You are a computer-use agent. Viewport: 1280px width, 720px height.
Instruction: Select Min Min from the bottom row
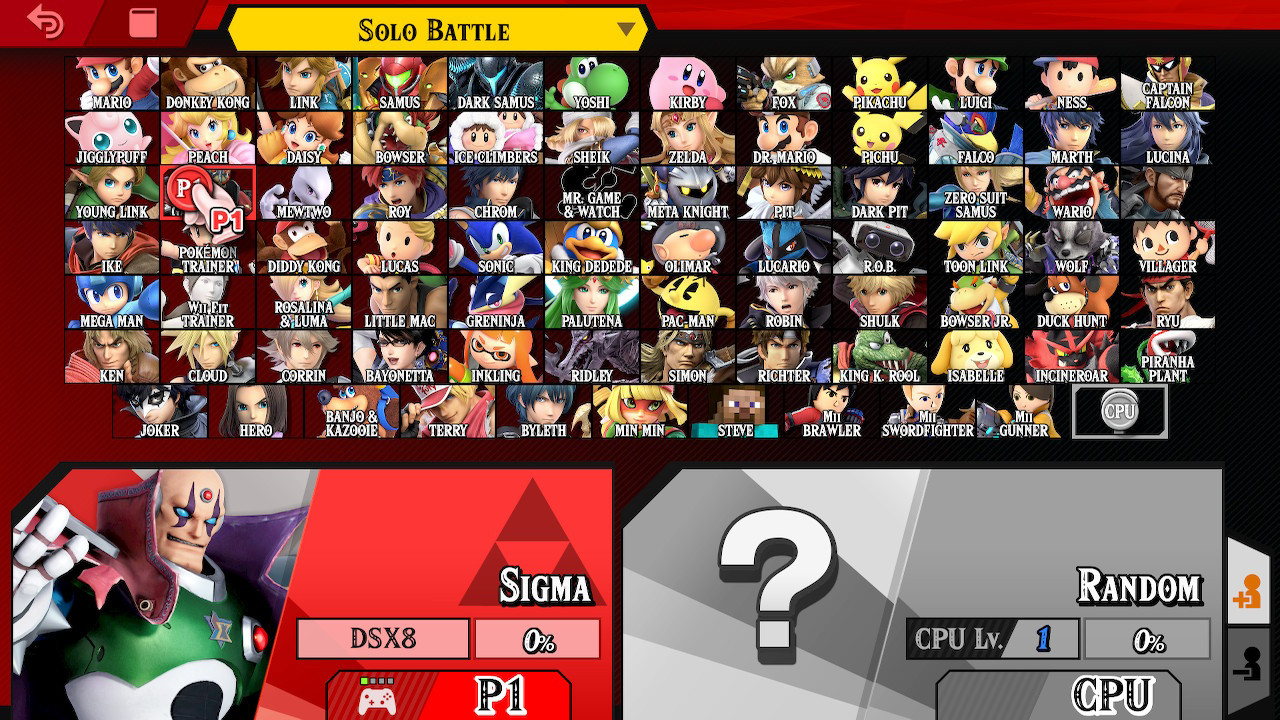[x=640, y=410]
